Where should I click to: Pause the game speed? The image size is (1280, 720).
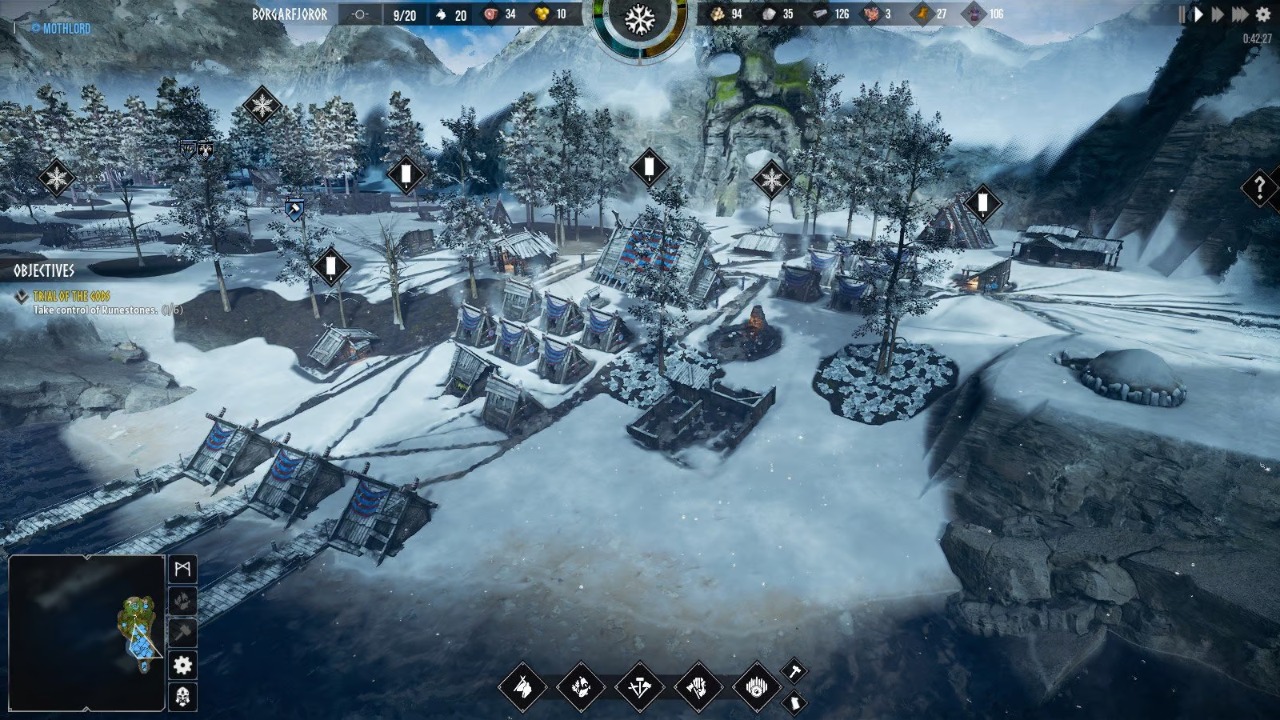[1182, 14]
